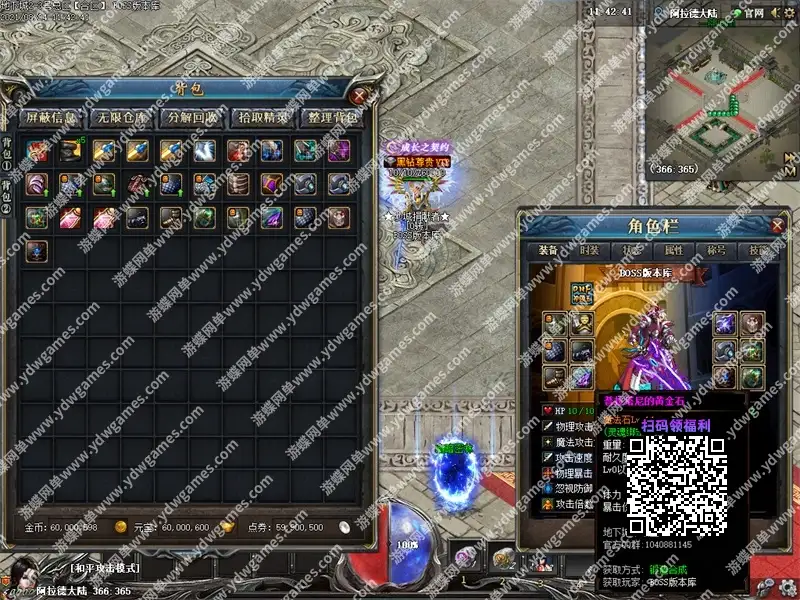Close the 背包 inventory window
This screenshot has width=800, height=600.
coord(360,96)
